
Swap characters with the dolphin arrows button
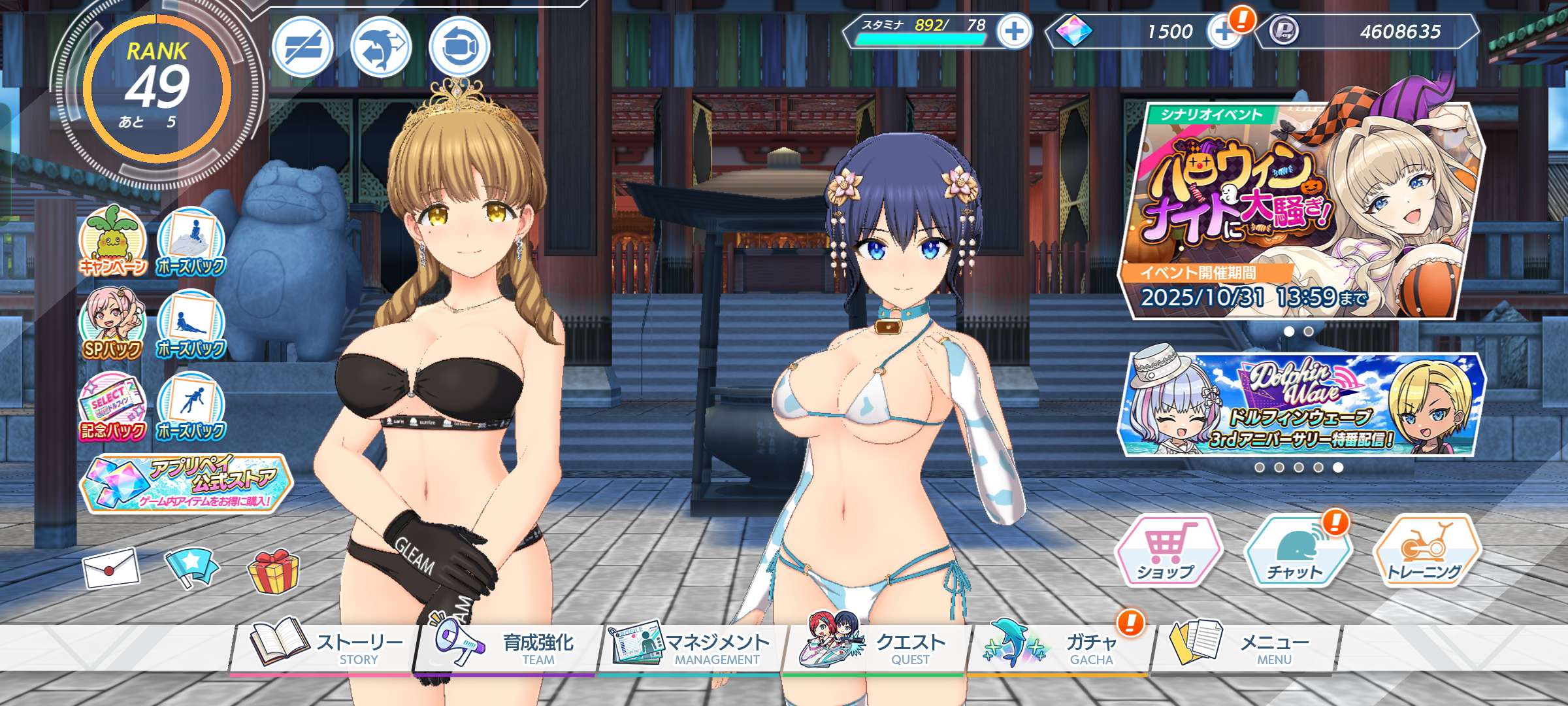click(x=381, y=47)
